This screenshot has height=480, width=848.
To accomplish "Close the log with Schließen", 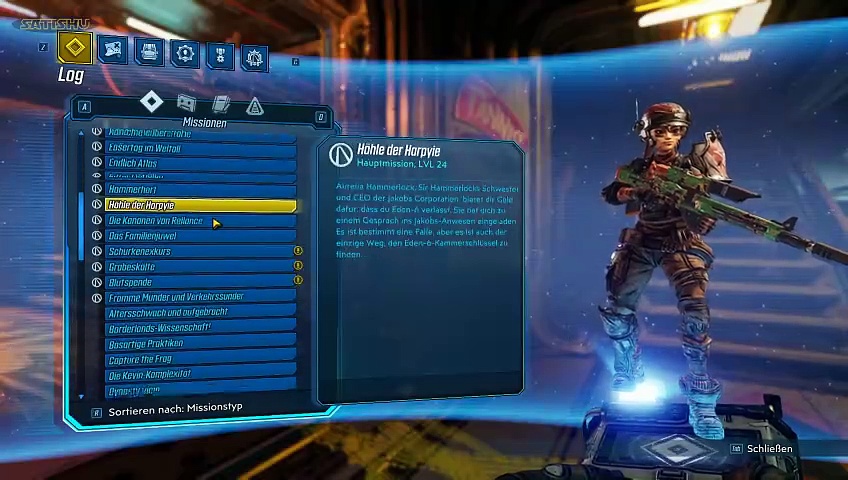I will pos(768,449).
